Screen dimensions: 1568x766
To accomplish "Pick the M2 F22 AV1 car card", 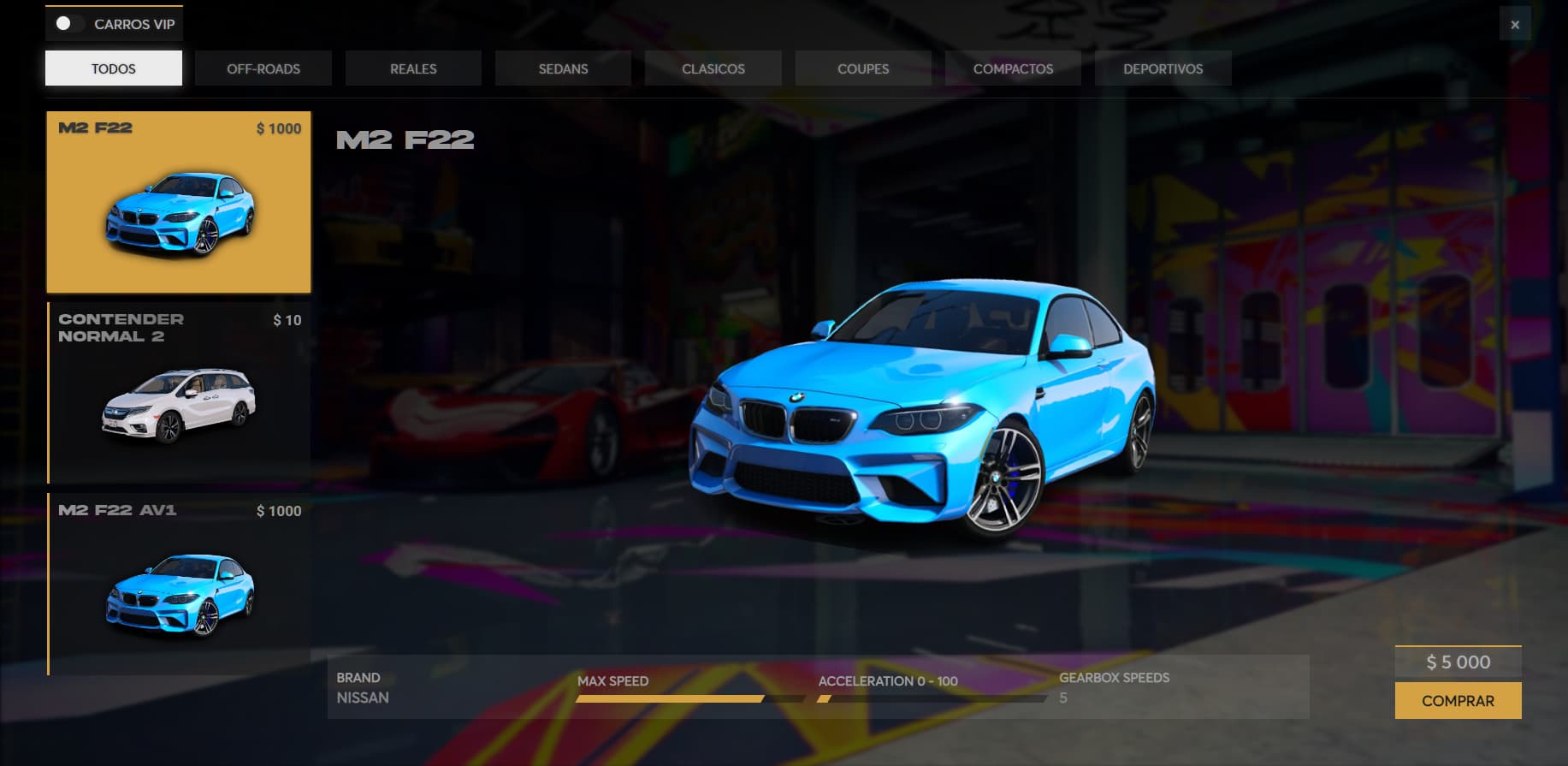I will tap(179, 585).
